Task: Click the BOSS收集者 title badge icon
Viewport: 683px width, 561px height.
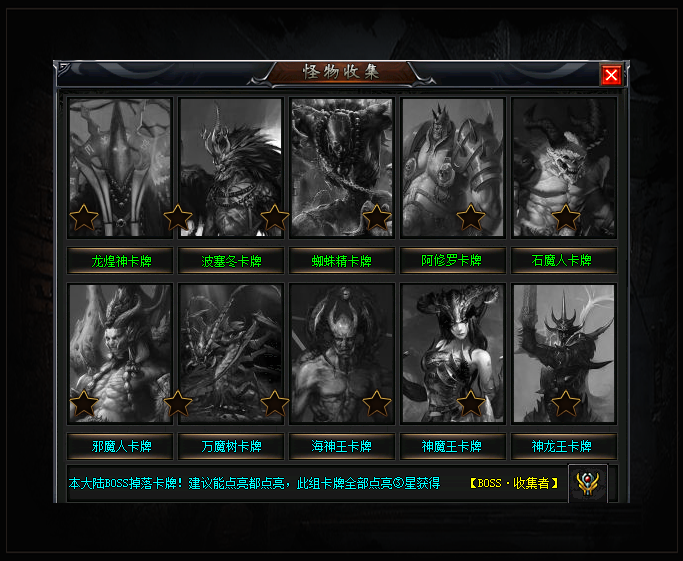Action: (587, 484)
